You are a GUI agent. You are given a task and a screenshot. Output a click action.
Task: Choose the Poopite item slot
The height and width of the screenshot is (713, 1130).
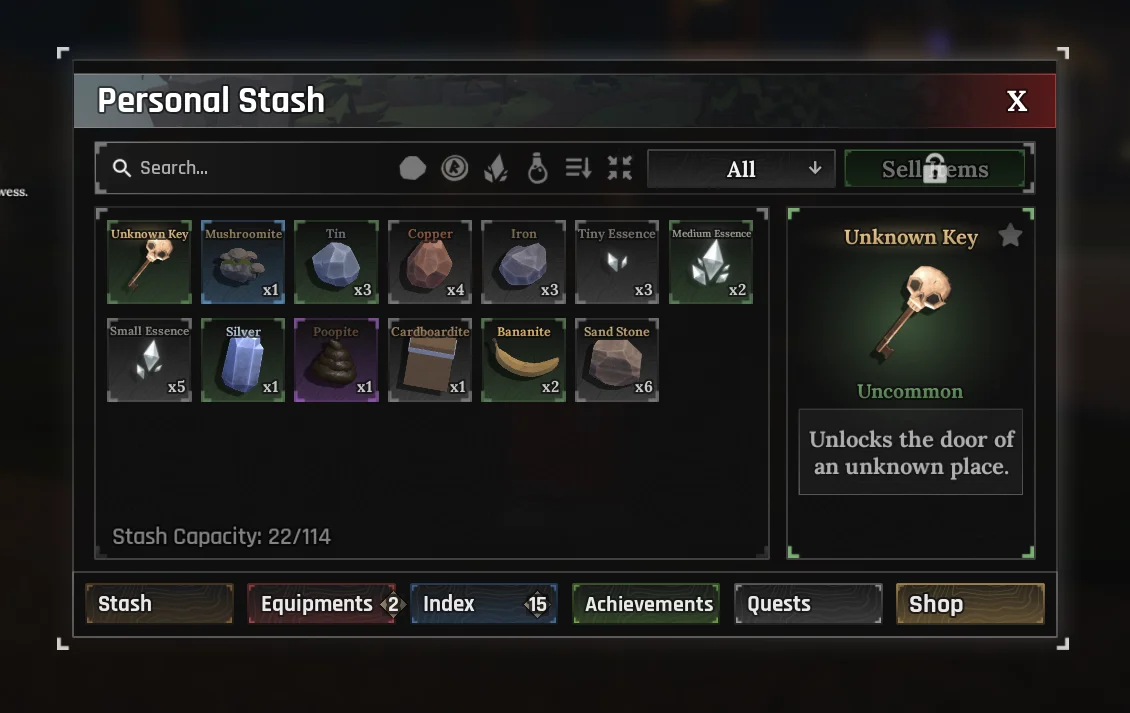336,360
